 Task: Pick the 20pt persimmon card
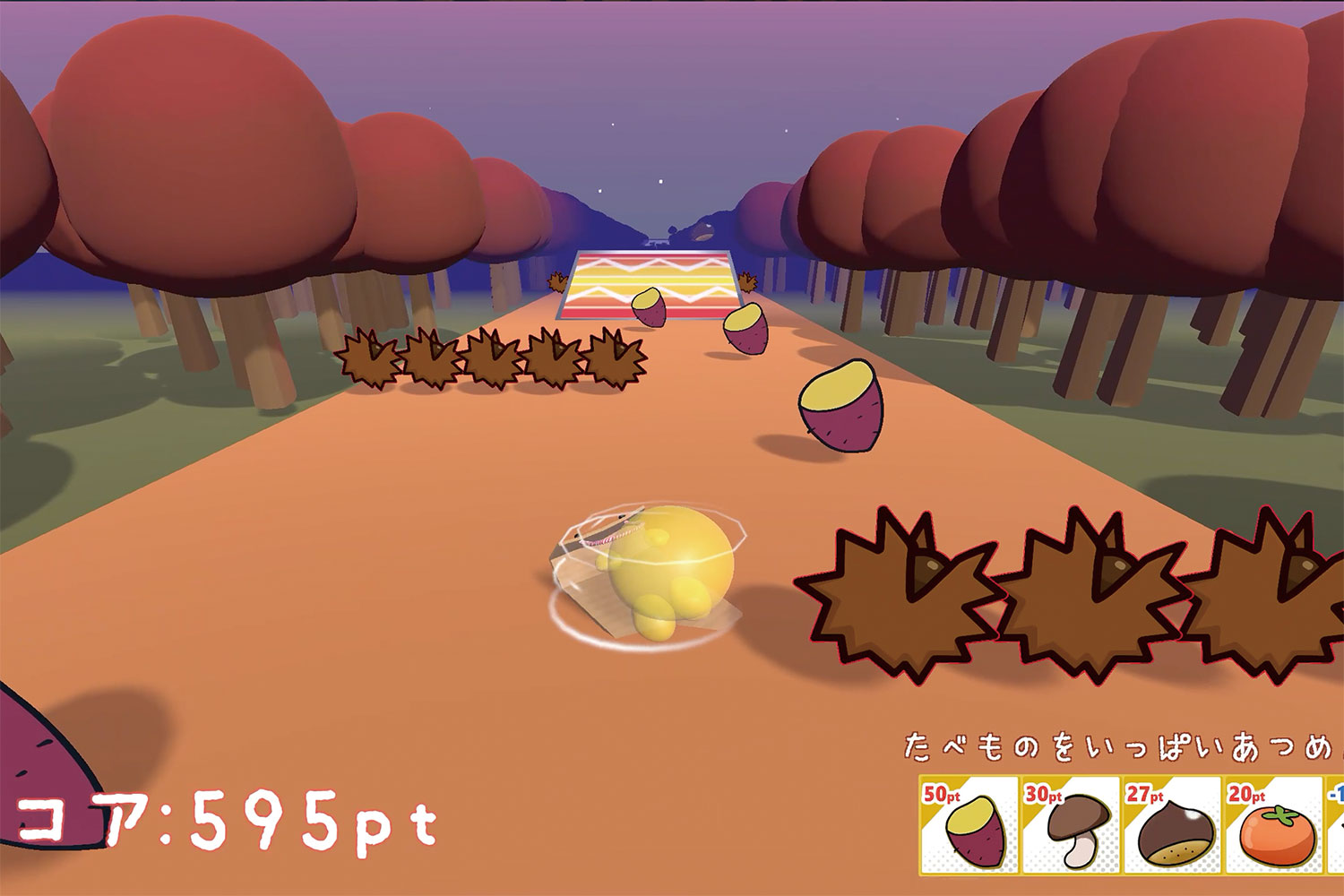pyautogui.click(x=1273, y=825)
